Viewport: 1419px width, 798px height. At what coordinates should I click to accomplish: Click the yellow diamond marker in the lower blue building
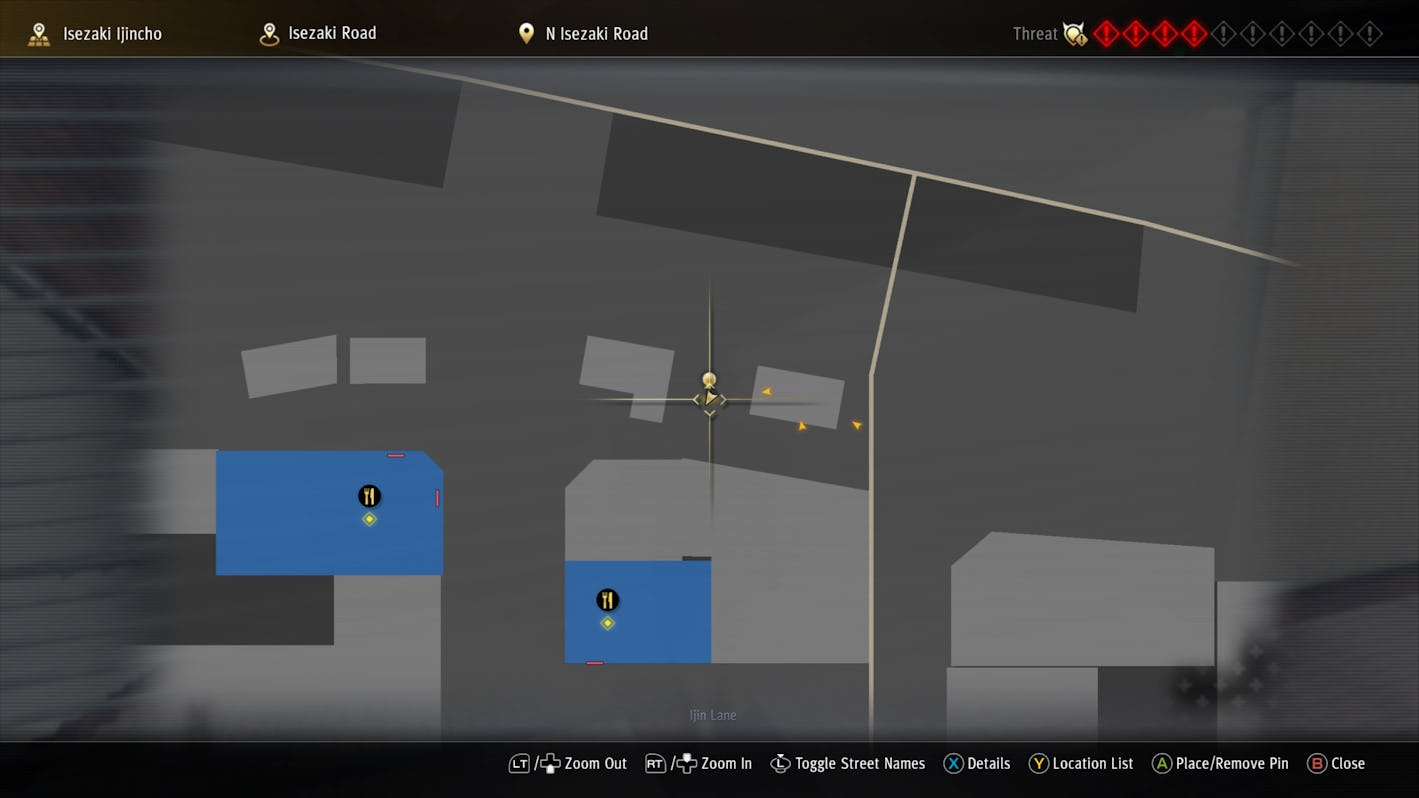pyautogui.click(x=607, y=622)
